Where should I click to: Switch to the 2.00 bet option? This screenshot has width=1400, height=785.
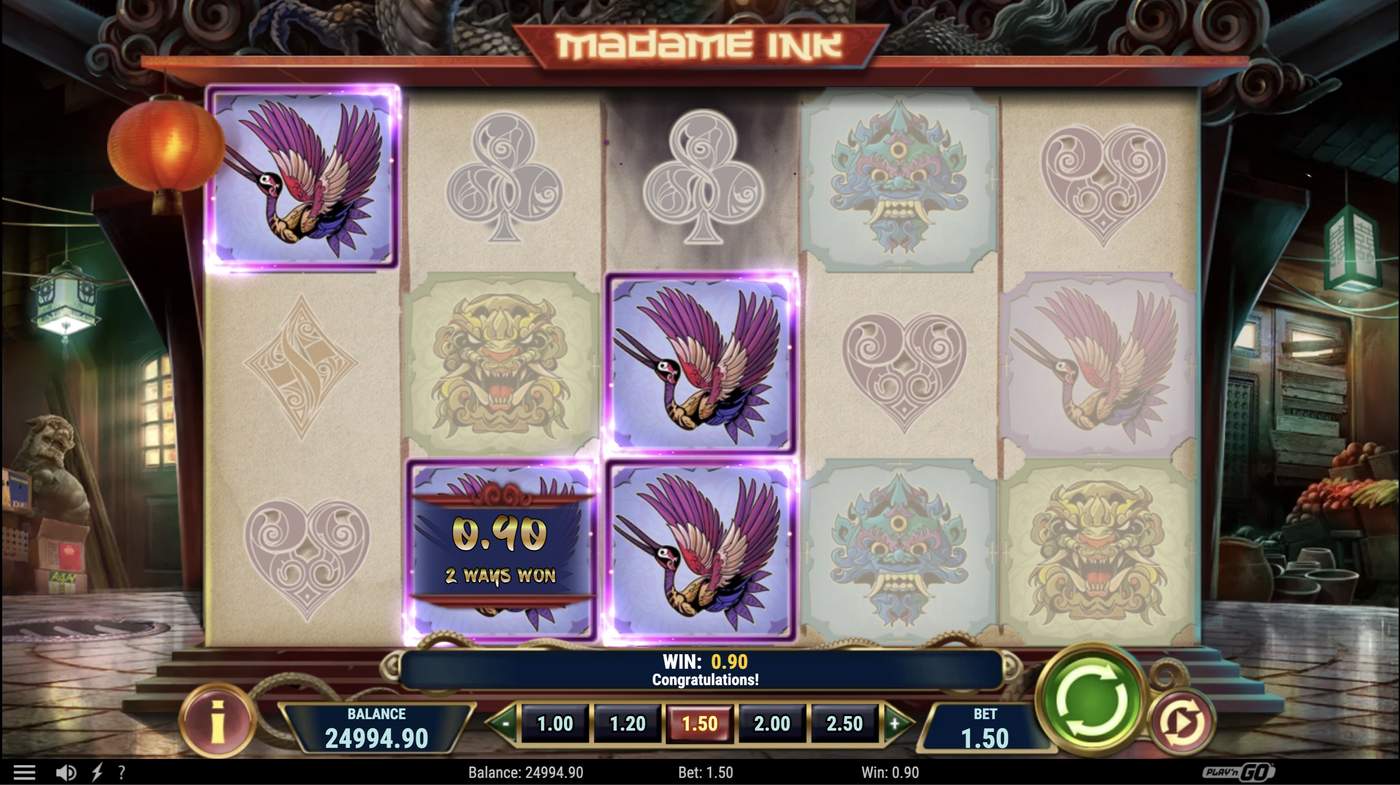[772, 722]
